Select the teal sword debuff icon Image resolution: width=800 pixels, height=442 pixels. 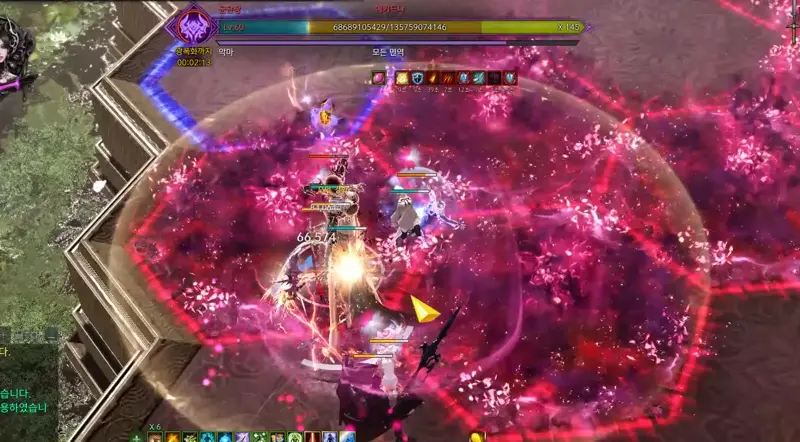[479, 77]
